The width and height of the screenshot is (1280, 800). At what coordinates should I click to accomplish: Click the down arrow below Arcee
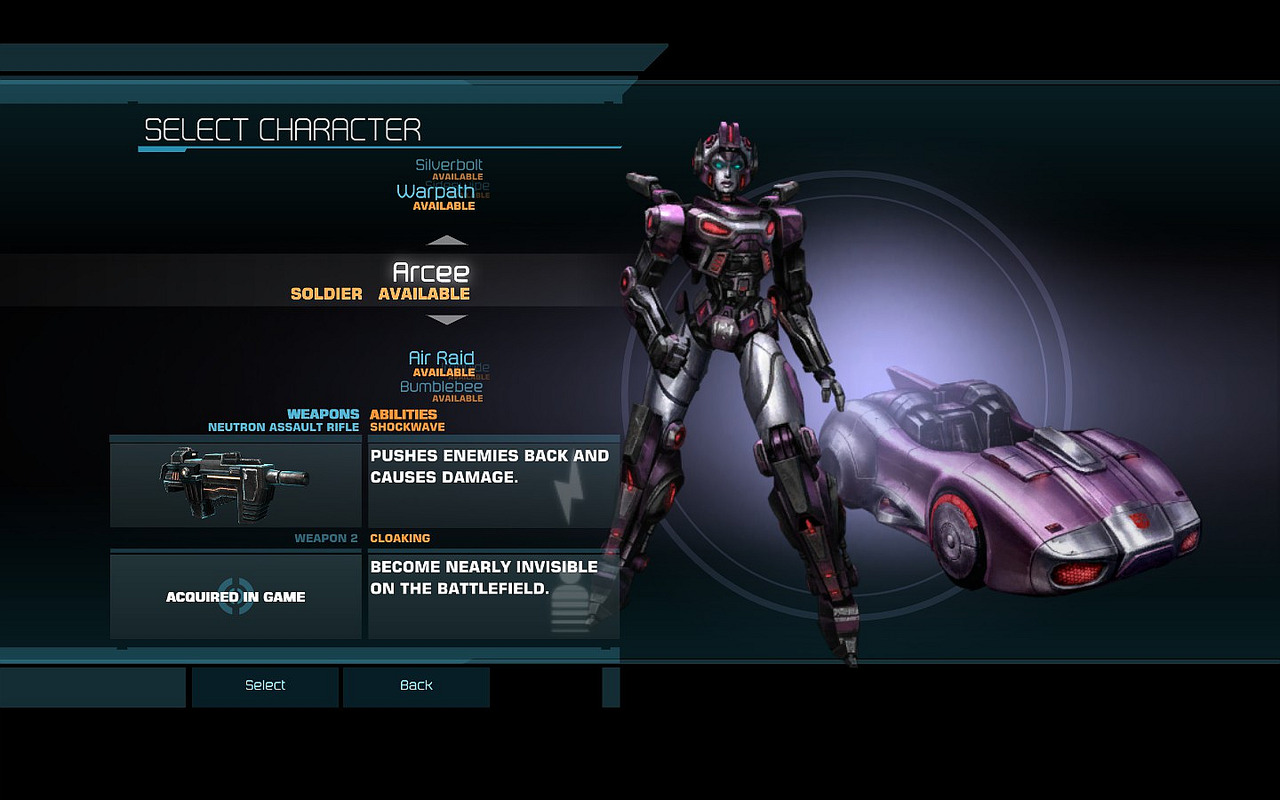tap(447, 320)
